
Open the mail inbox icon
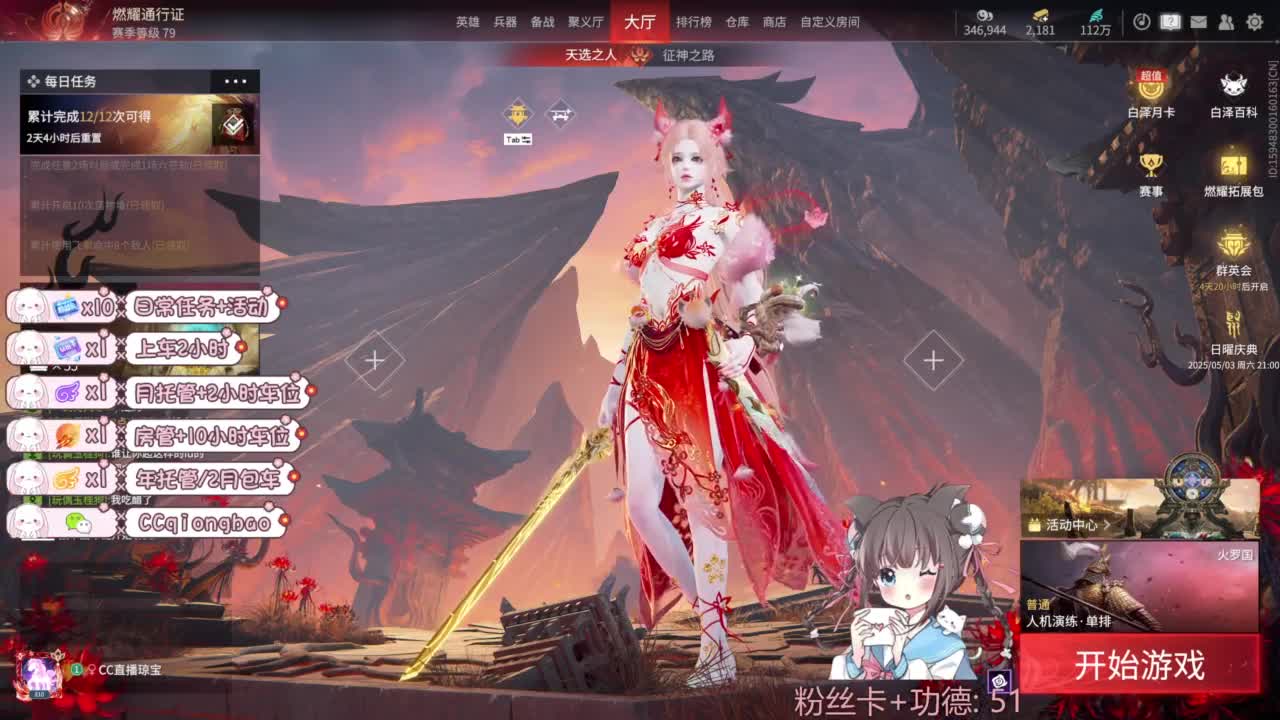click(1198, 21)
